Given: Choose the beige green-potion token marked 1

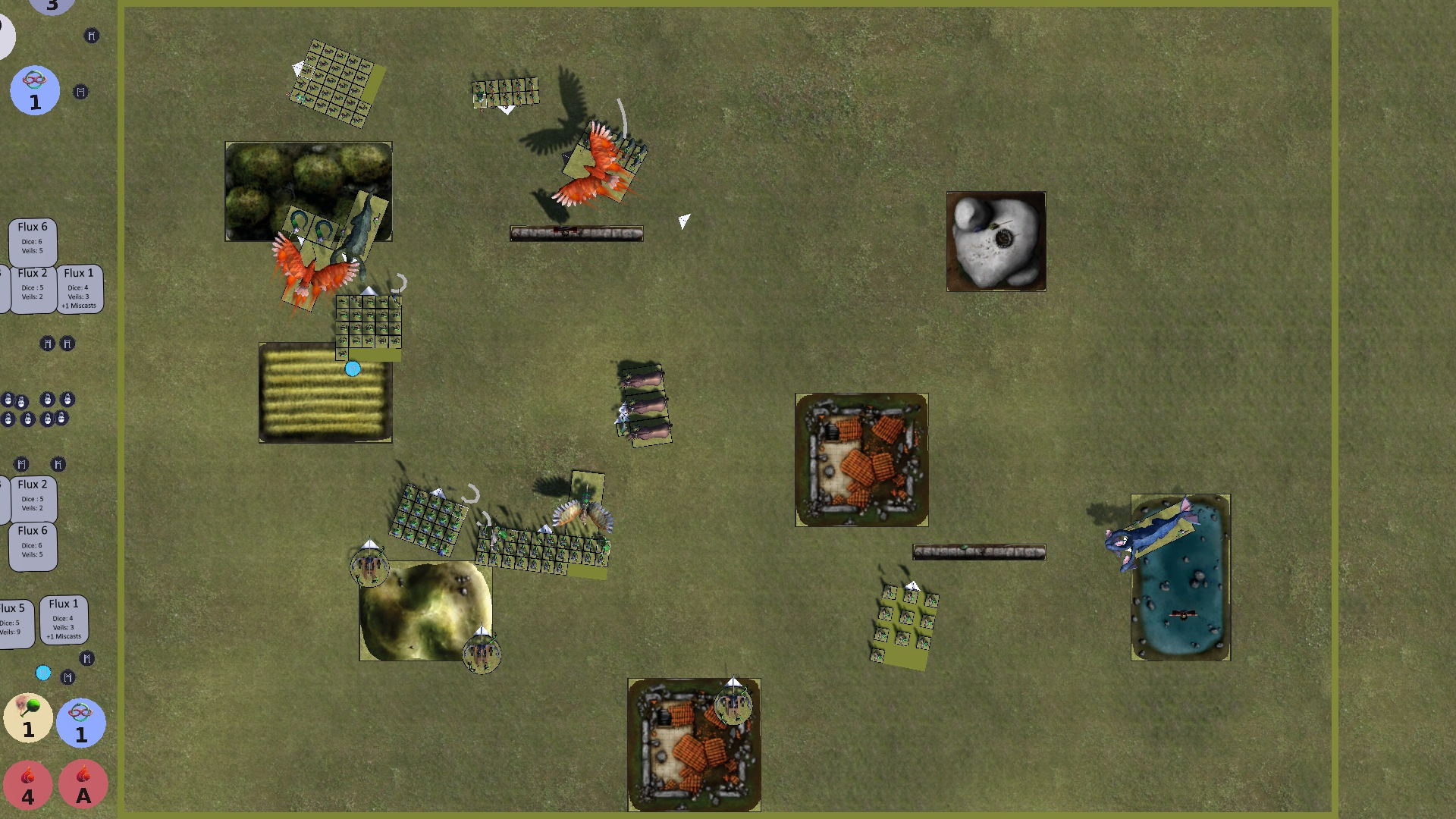Looking at the screenshot, I should (28, 717).
